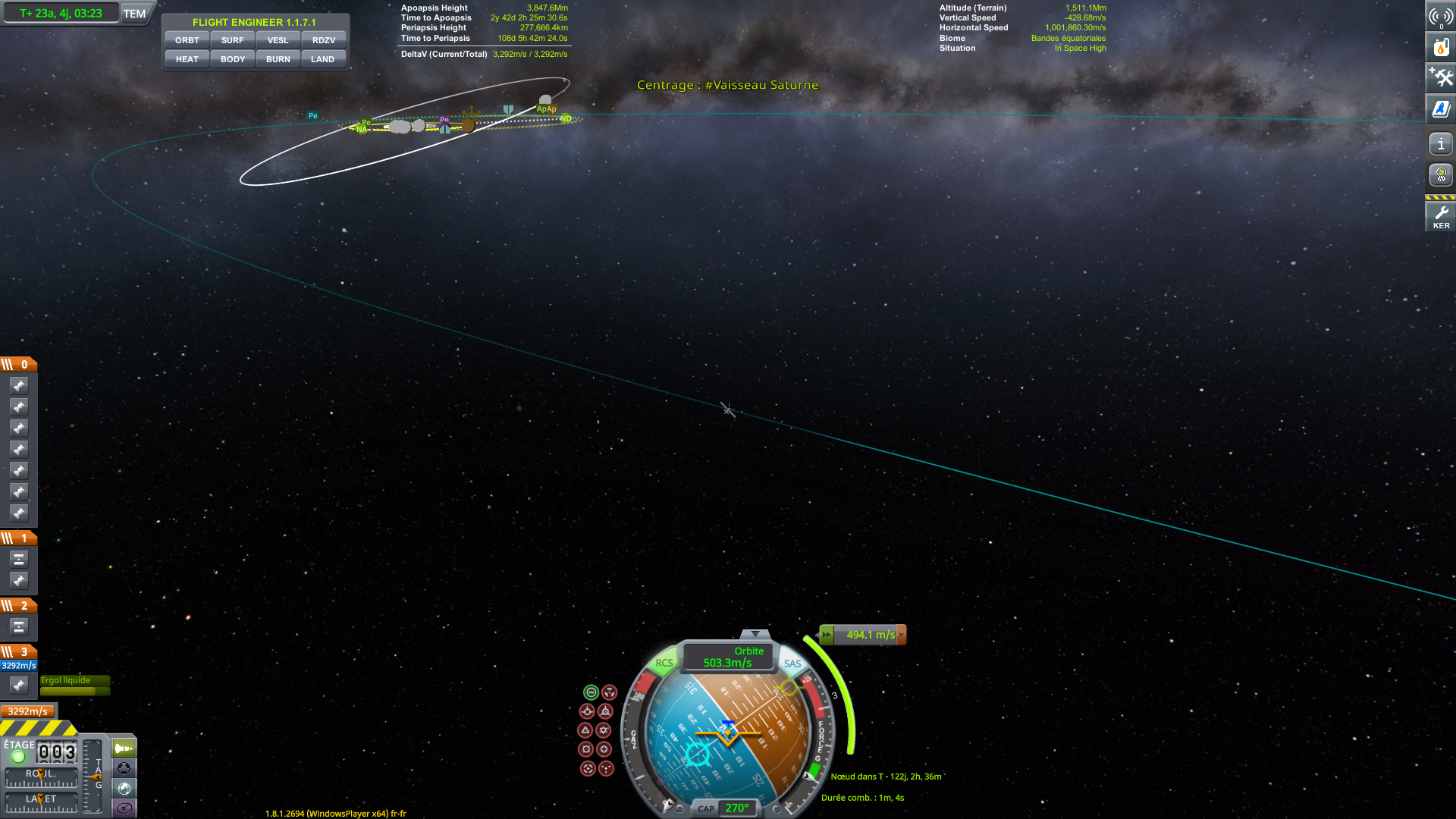Open the RDZV rendezvous section
The height and width of the screenshot is (819, 1456).
tap(323, 40)
